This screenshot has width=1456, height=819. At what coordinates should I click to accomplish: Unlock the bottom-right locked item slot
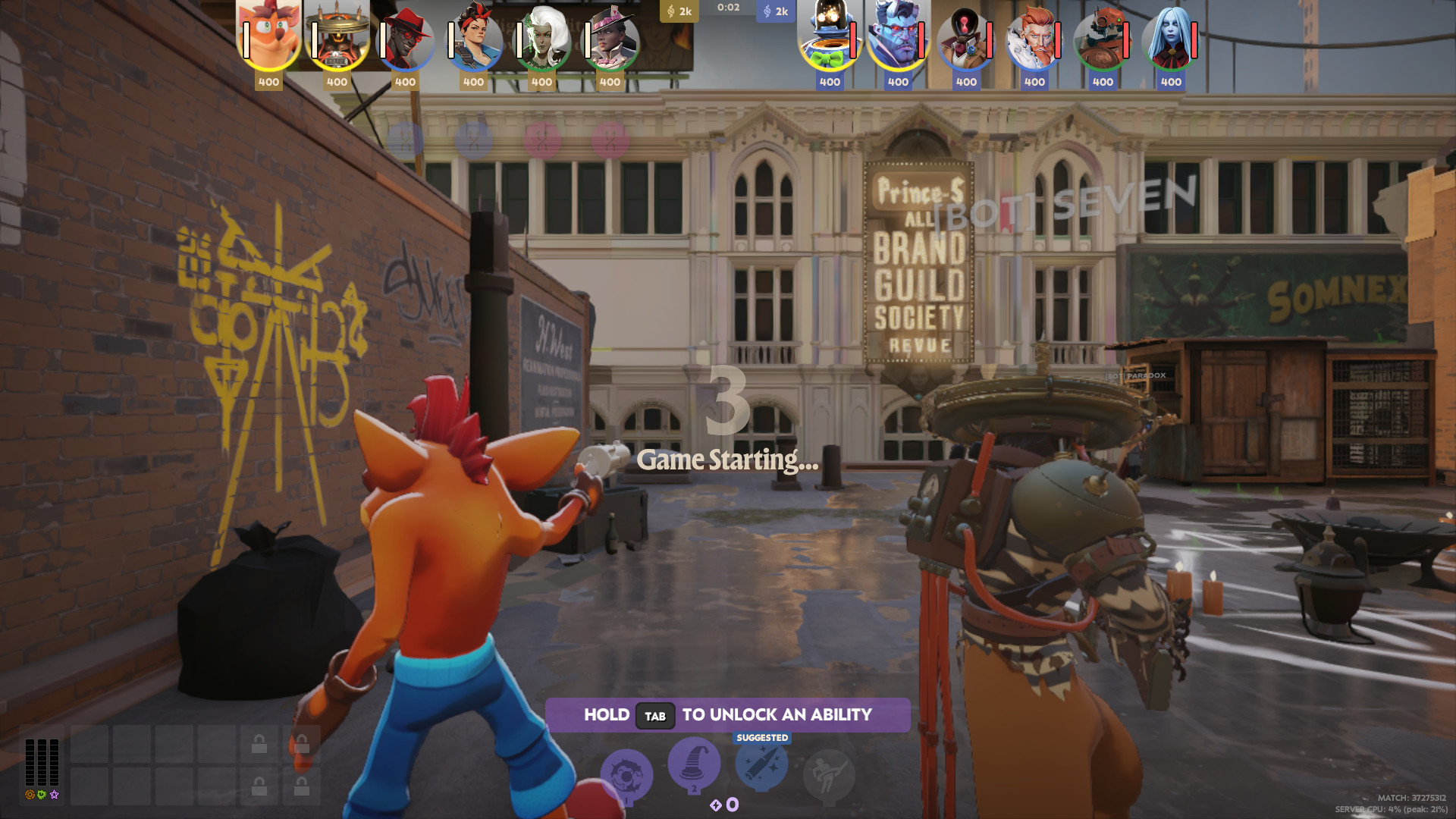pos(301,786)
